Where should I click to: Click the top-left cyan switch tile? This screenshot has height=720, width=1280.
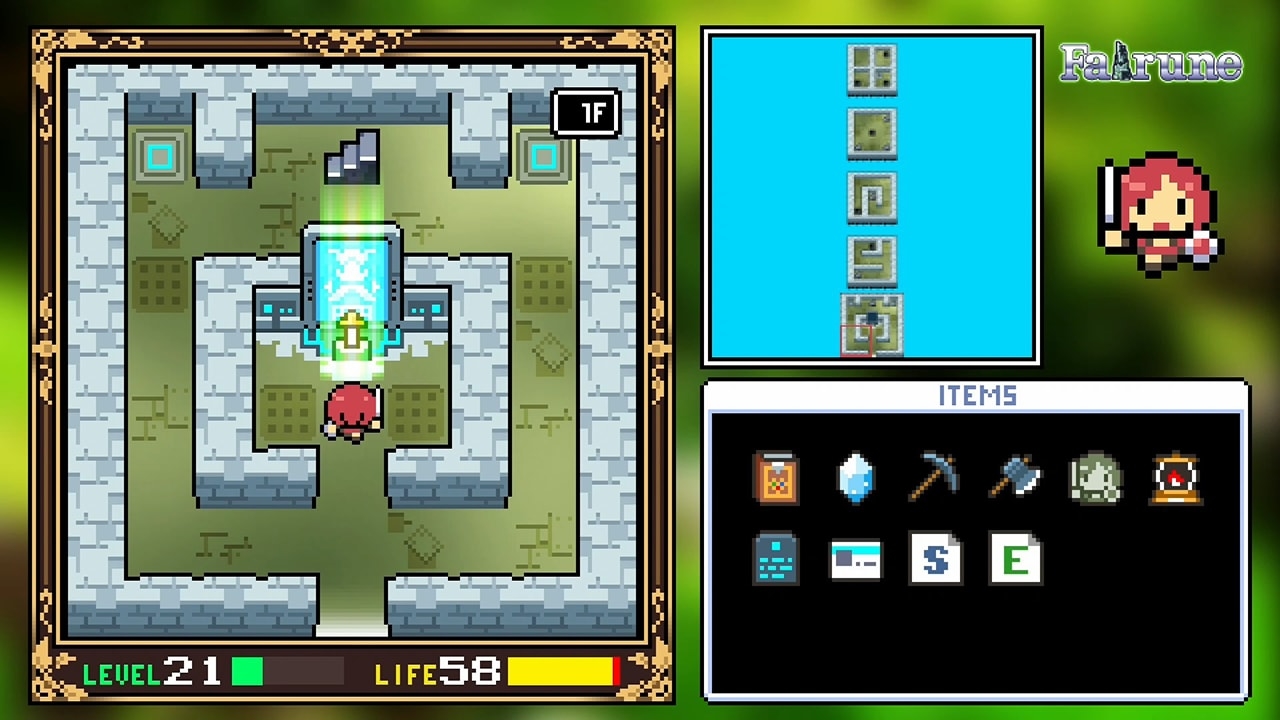tap(160, 158)
